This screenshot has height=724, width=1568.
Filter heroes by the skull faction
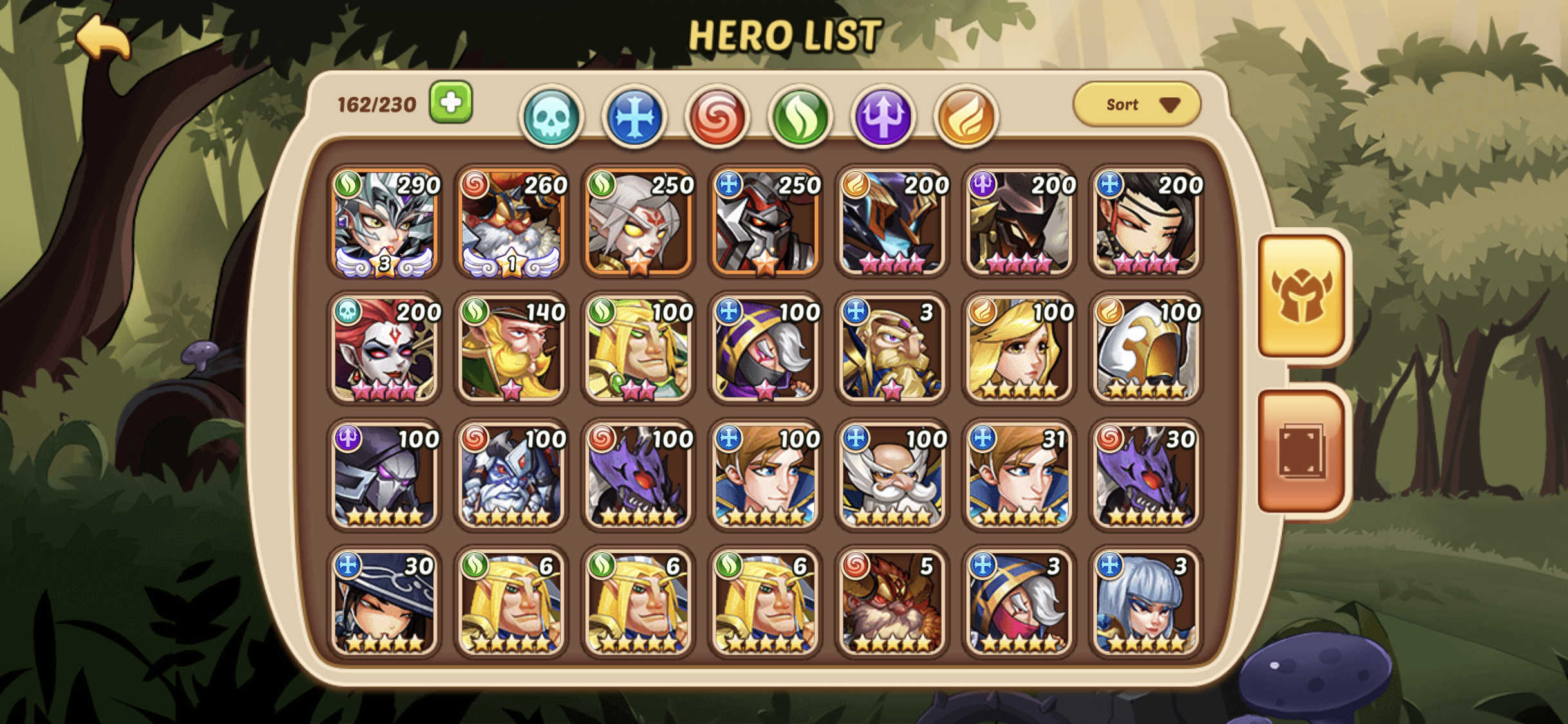tap(551, 117)
